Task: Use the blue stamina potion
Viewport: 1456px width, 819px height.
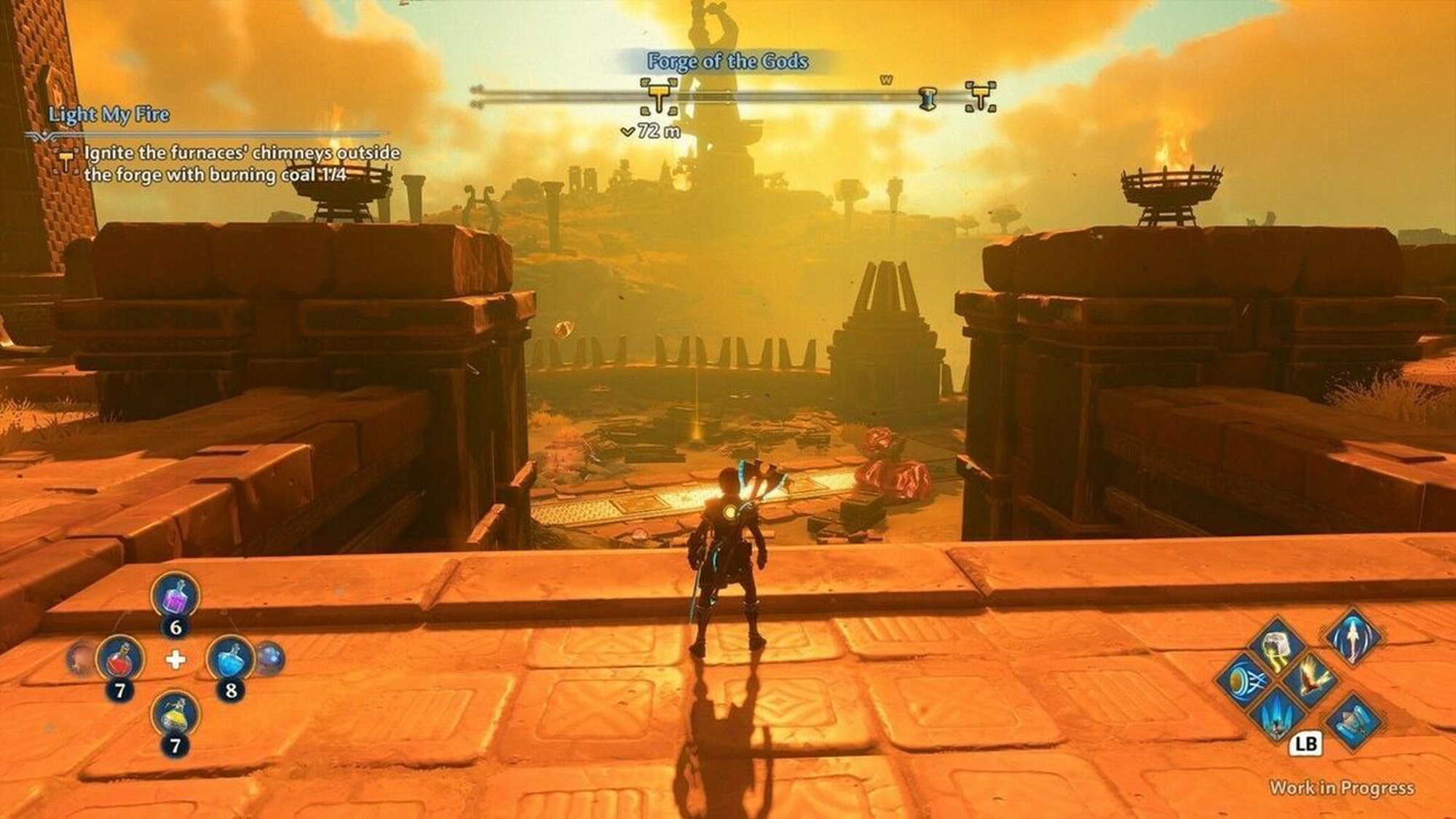Action: pyautogui.click(x=231, y=660)
